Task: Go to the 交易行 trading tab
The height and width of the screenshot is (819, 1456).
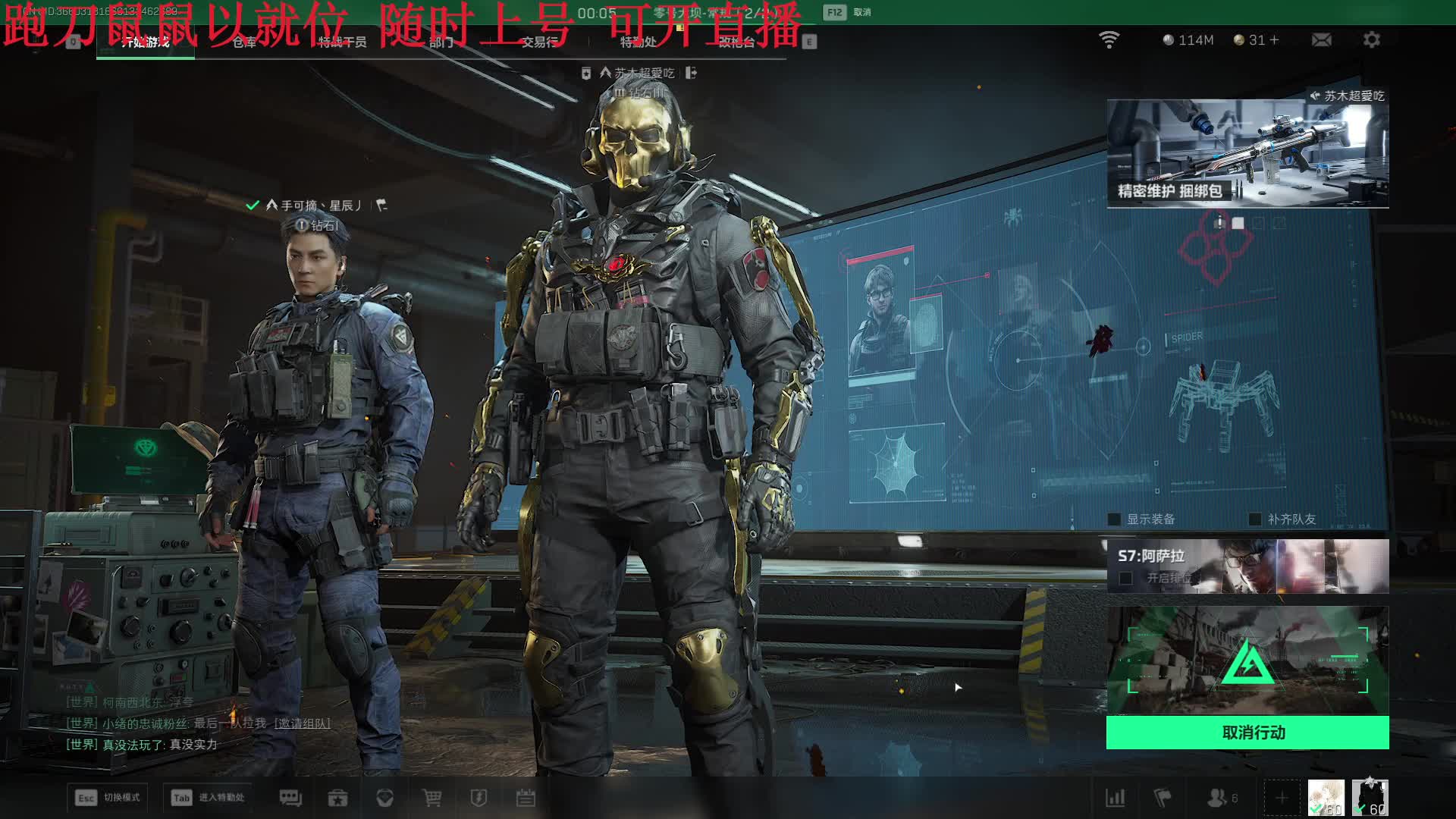Action: (539, 42)
